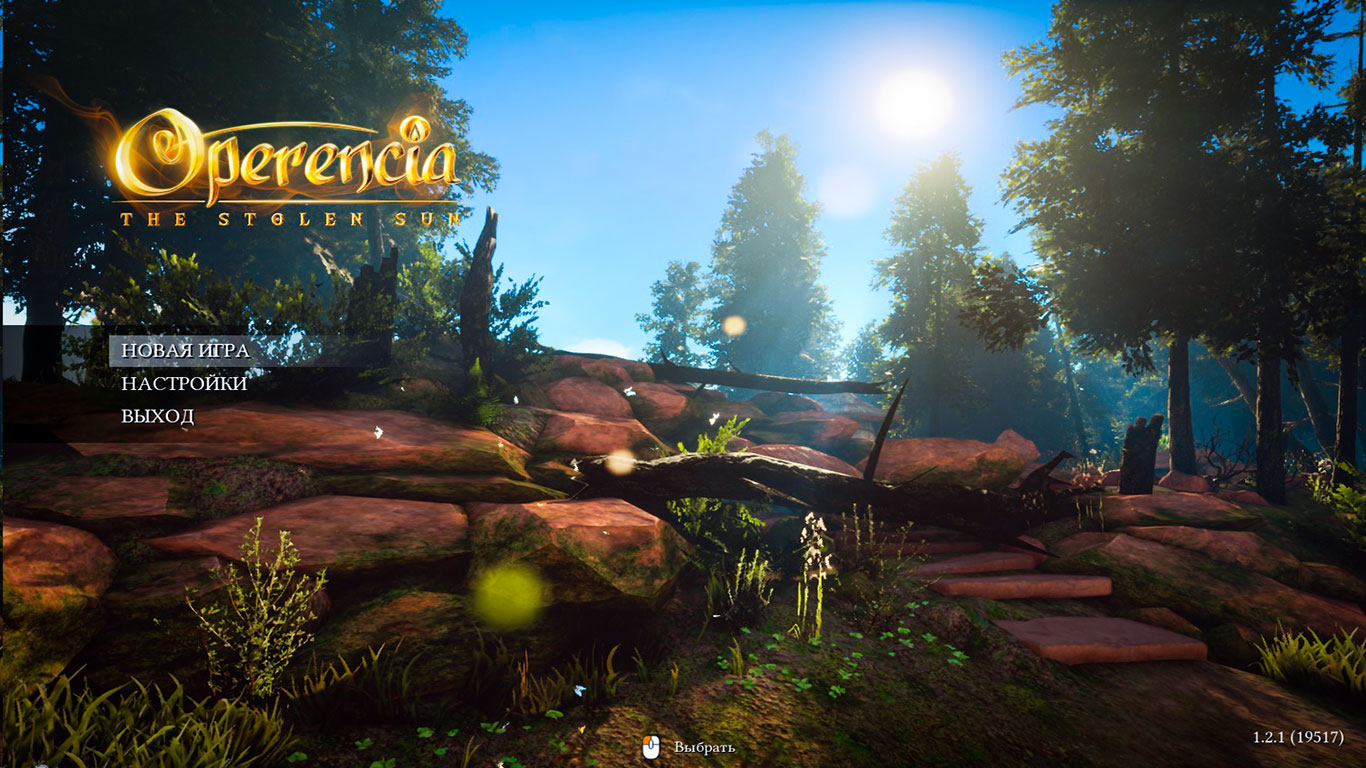This screenshot has width=1366, height=768.
Task: Start a new game via НОВАЯ ИГРА
Action: coord(185,351)
